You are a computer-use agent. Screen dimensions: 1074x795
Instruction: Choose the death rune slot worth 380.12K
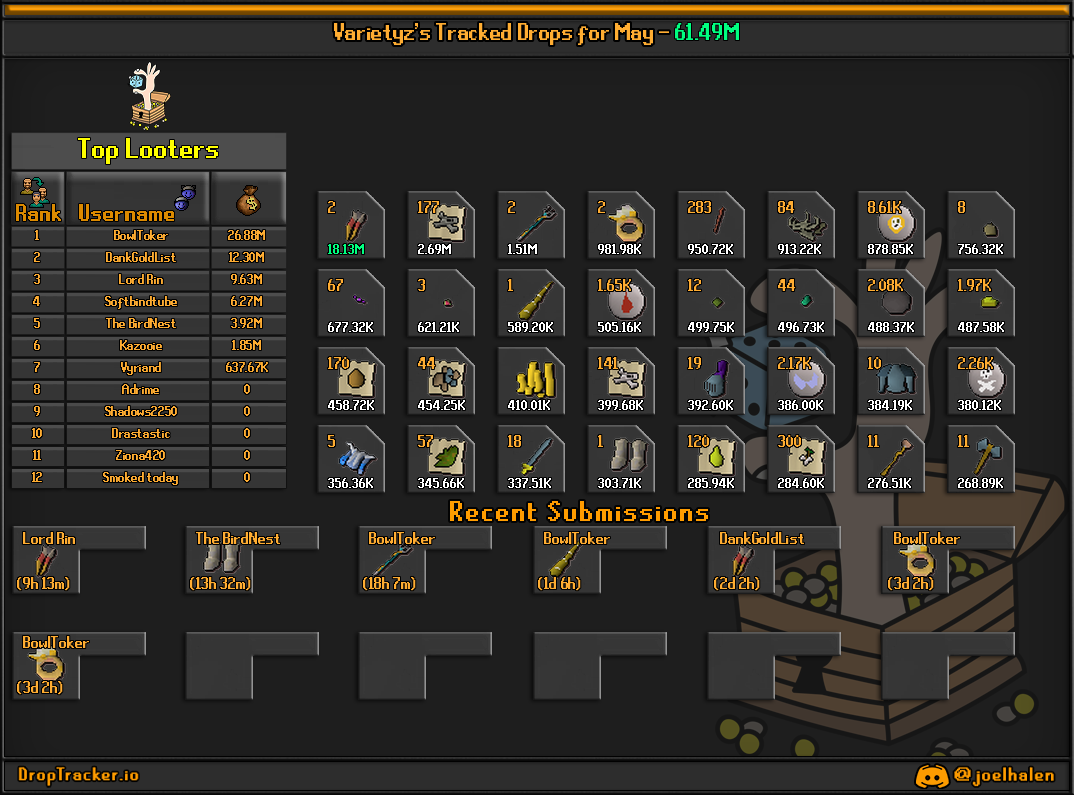click(981, 381)
